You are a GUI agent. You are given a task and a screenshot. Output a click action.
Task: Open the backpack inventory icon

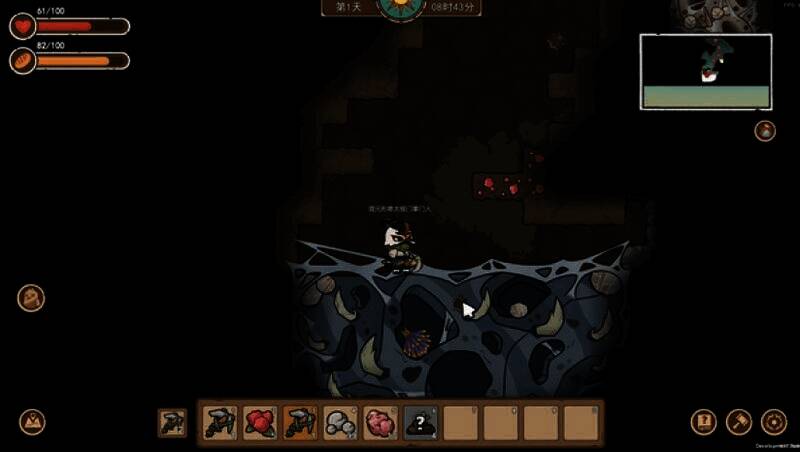click(x=31, y=297)
